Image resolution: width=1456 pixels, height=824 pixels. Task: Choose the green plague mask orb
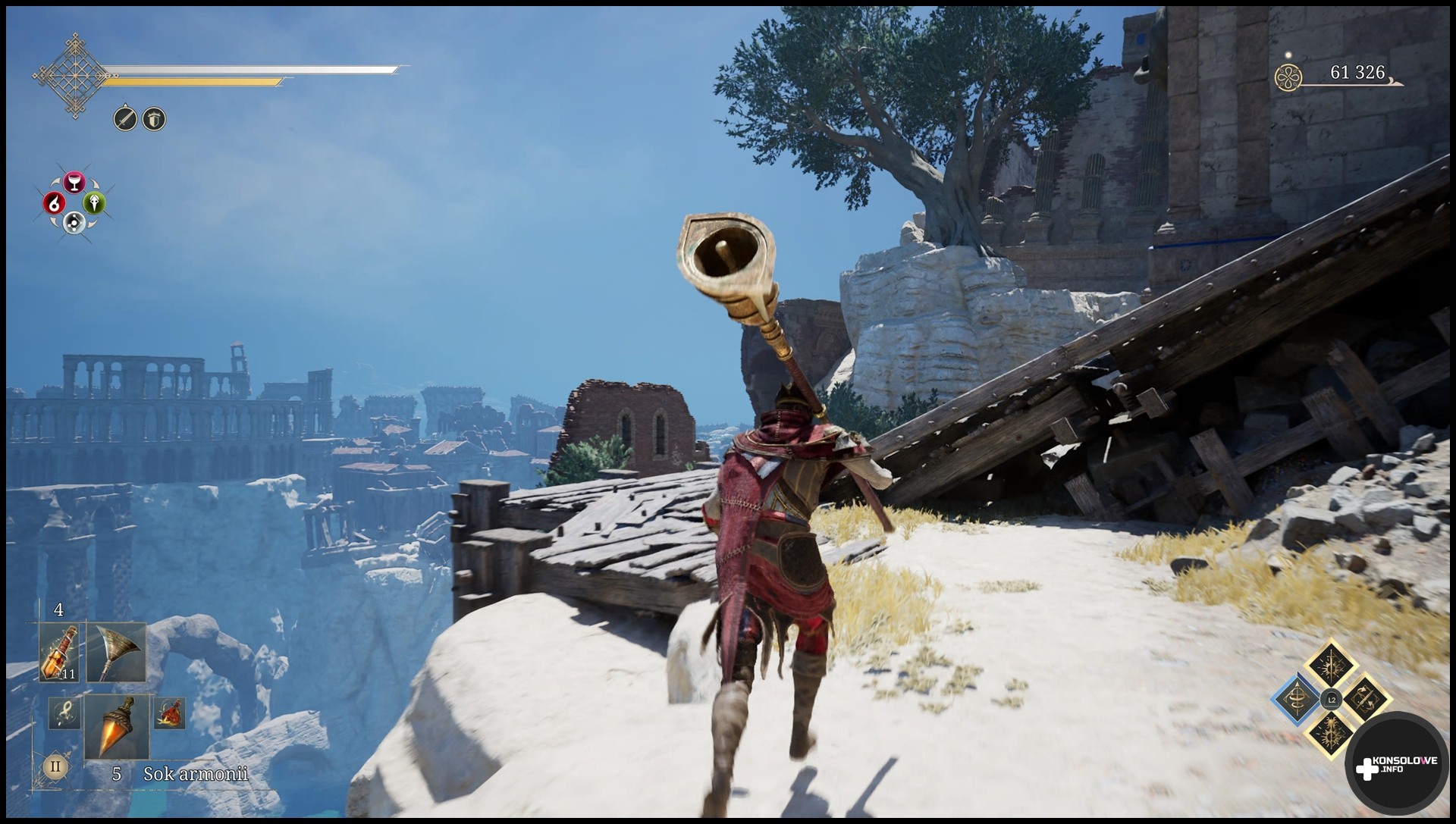click(94, 202)
